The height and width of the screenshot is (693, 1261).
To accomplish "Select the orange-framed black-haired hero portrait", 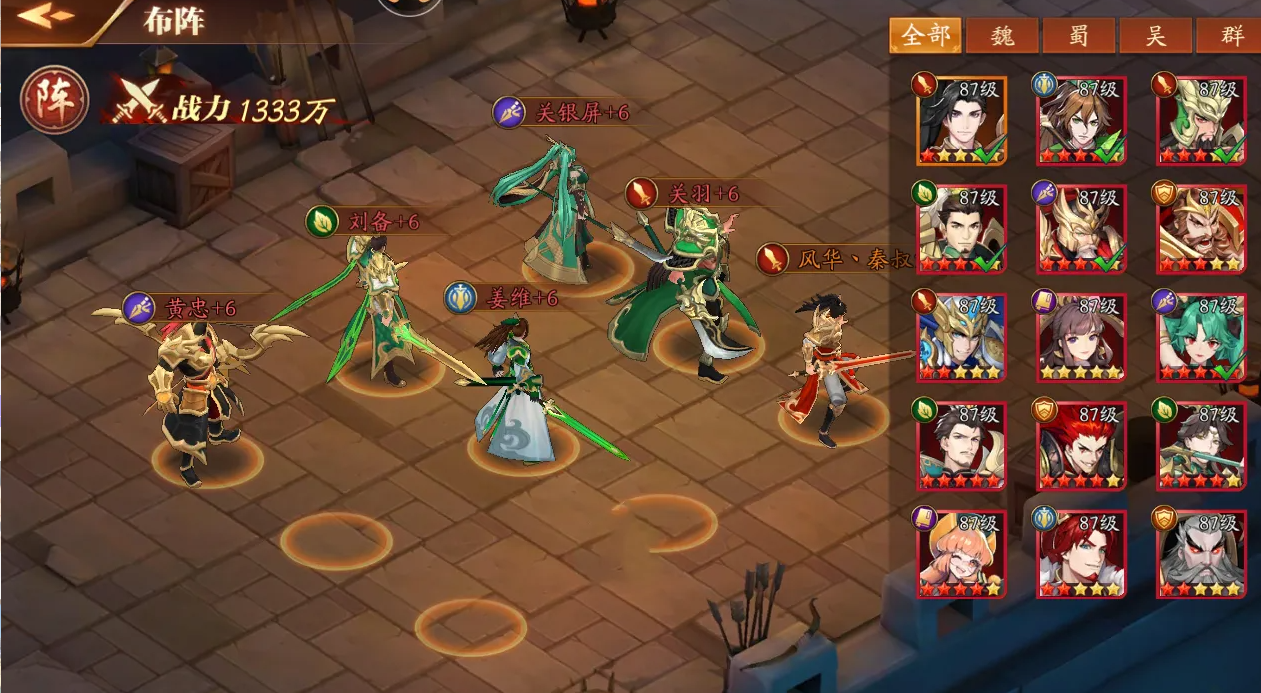I will coord(961,120).
